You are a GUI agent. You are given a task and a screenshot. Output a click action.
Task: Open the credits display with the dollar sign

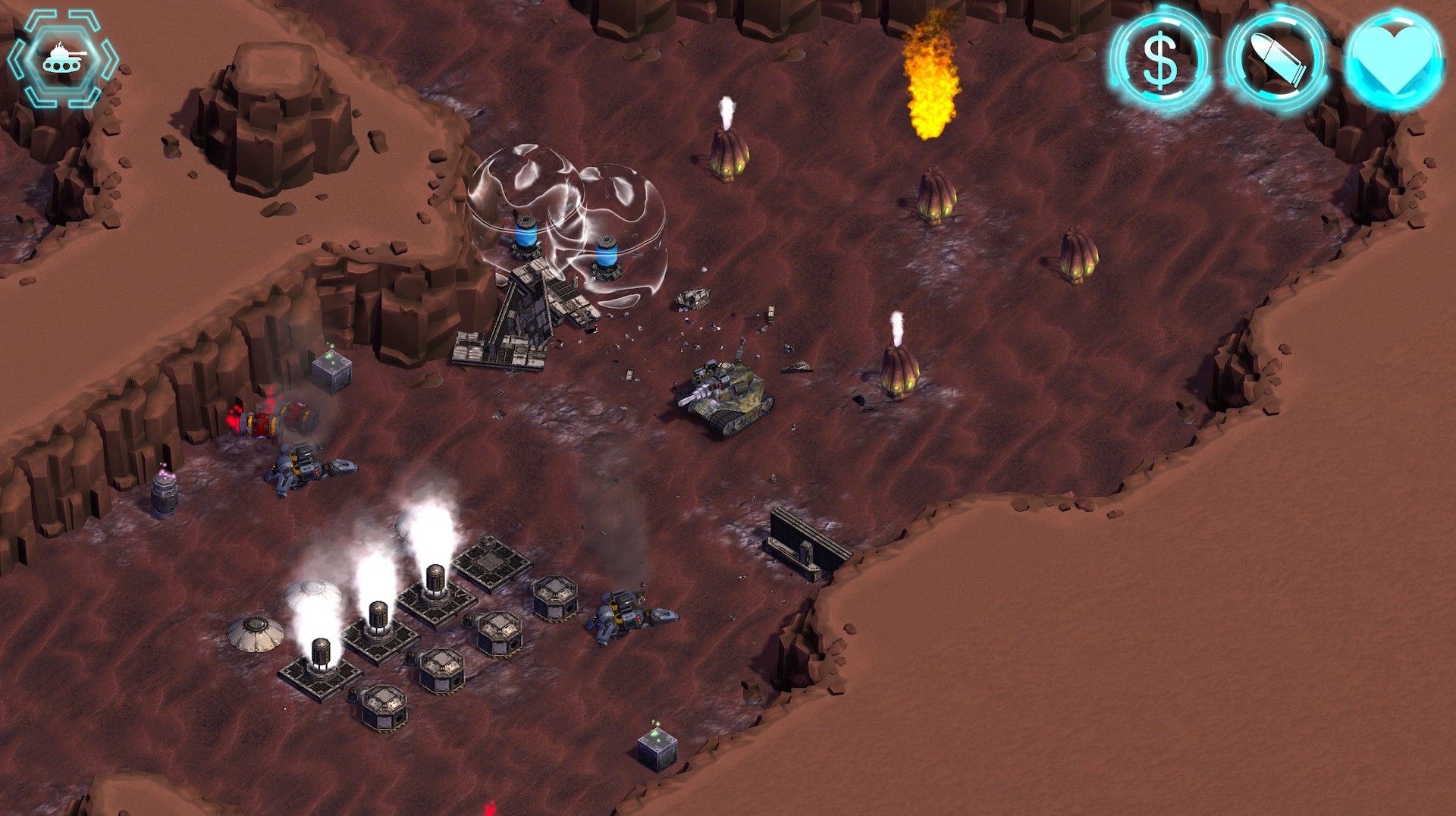[x=1160, y=62]
